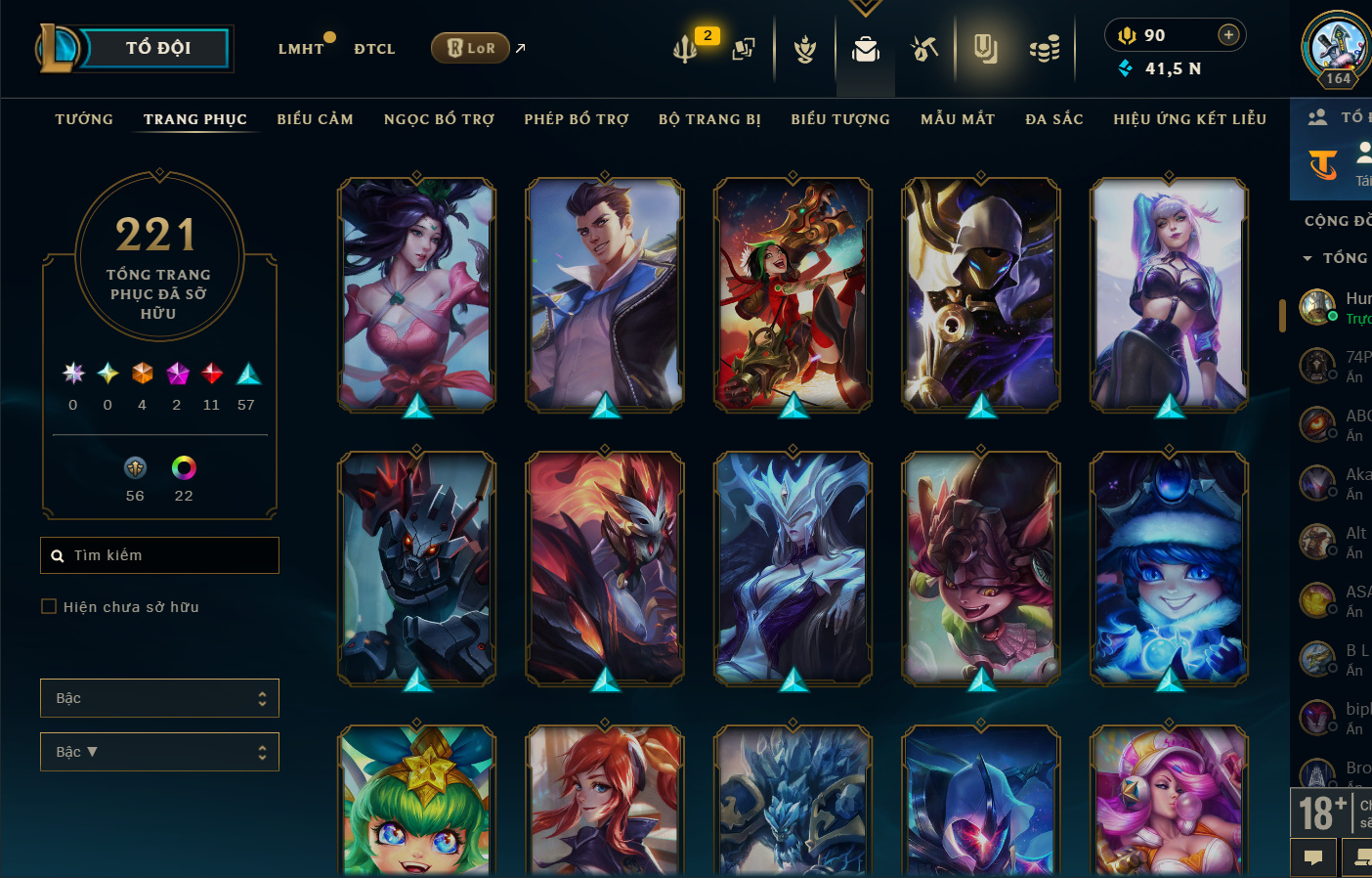Click the TỔ ĐỘI party button
1372x878 pixels.
[x=157, y=48]
